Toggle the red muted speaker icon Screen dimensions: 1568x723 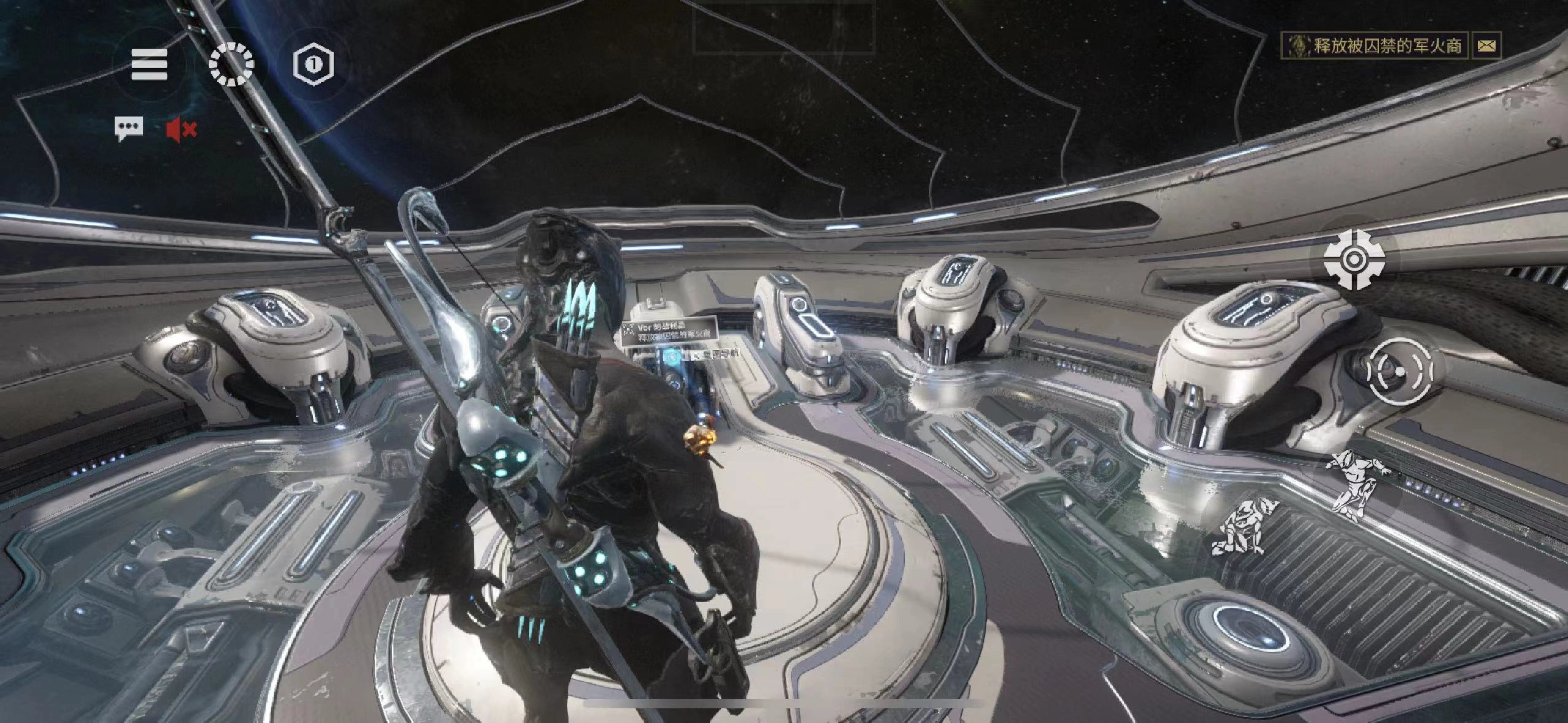click(x=181, y=129)
